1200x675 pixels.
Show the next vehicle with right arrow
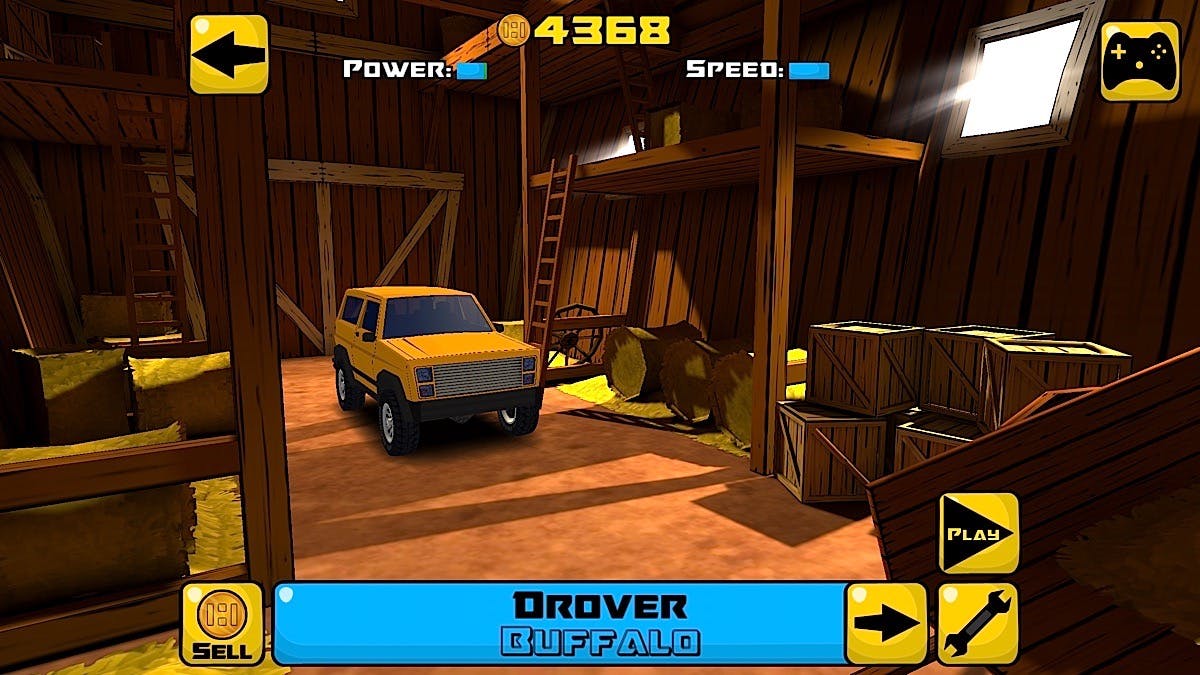pyautogui.click(x=886, y=624)
